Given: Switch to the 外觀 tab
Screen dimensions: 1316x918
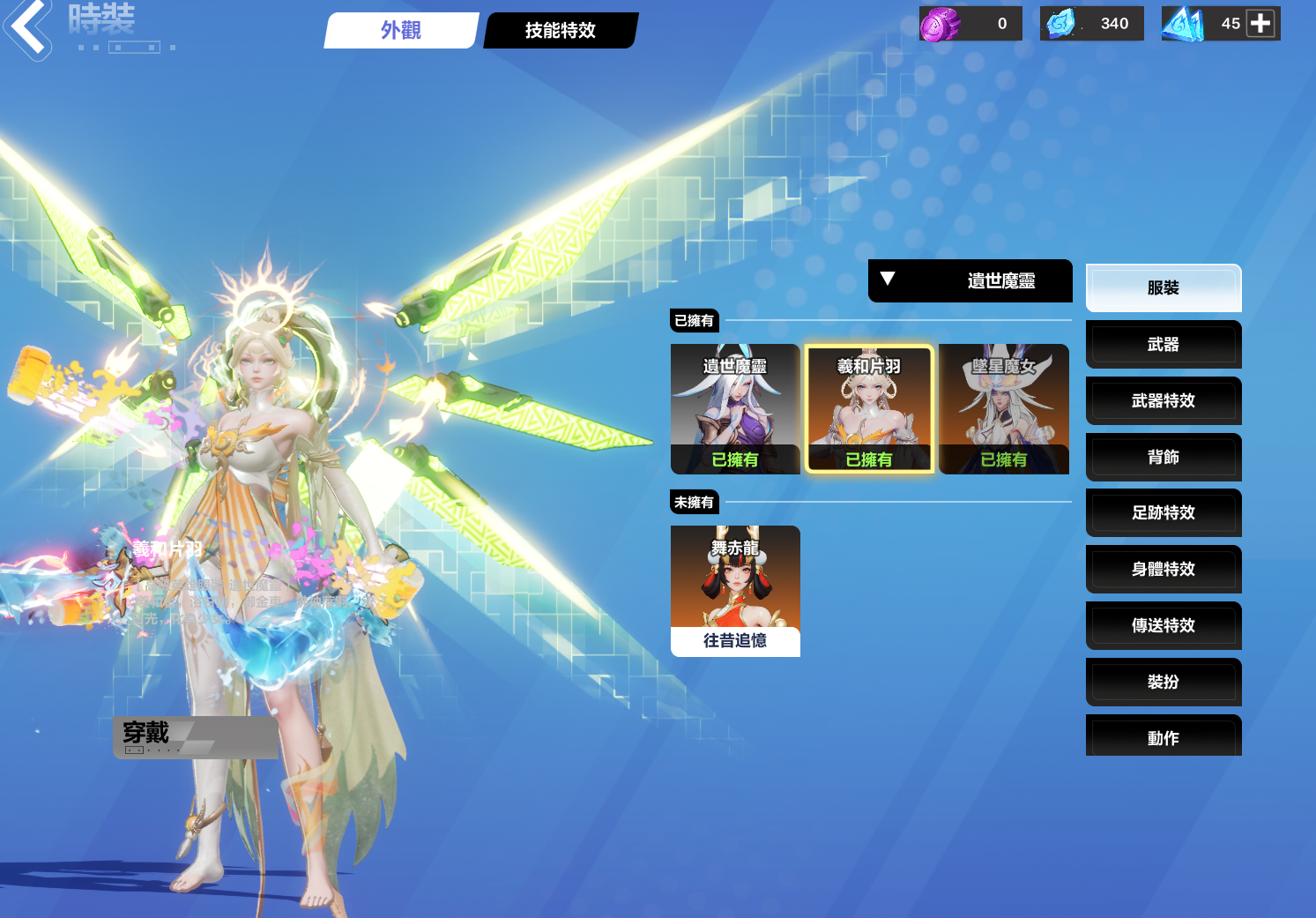Looking at the screenshot, I should (401, 31).
